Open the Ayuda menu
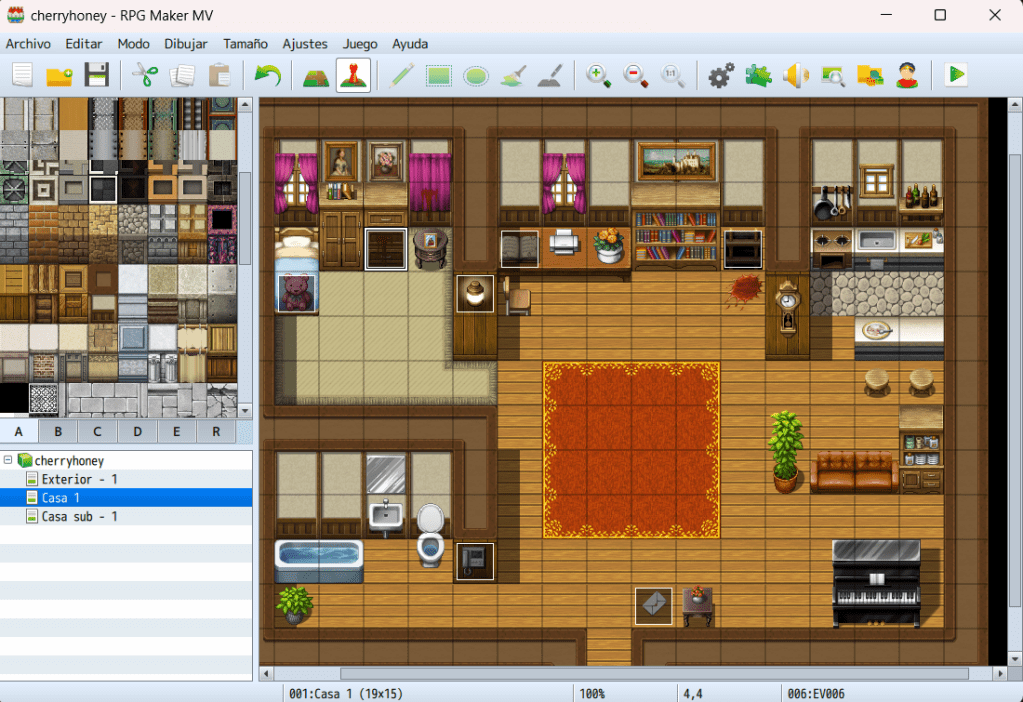 [x=410, y=44]
